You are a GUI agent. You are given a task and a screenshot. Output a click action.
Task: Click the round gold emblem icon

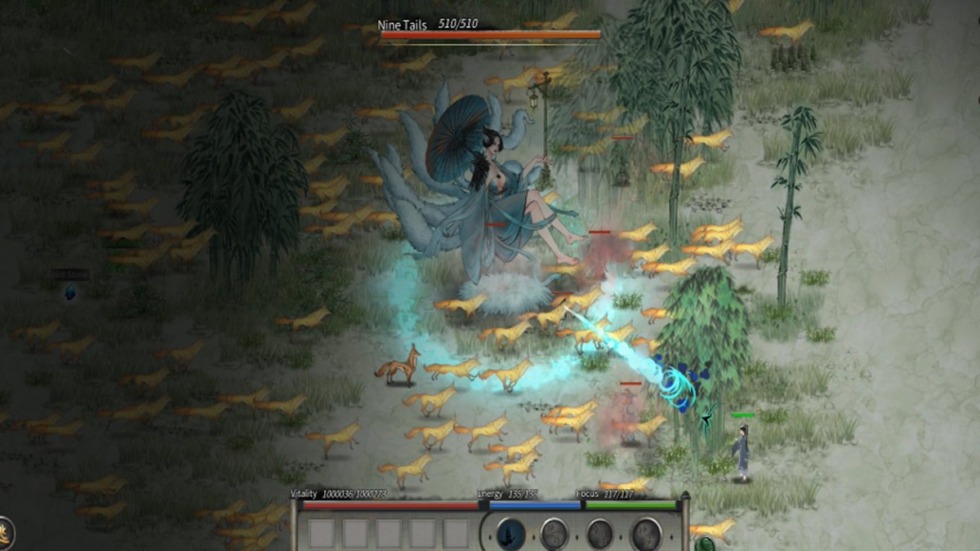pyautogui.click(x=5, y=531)
